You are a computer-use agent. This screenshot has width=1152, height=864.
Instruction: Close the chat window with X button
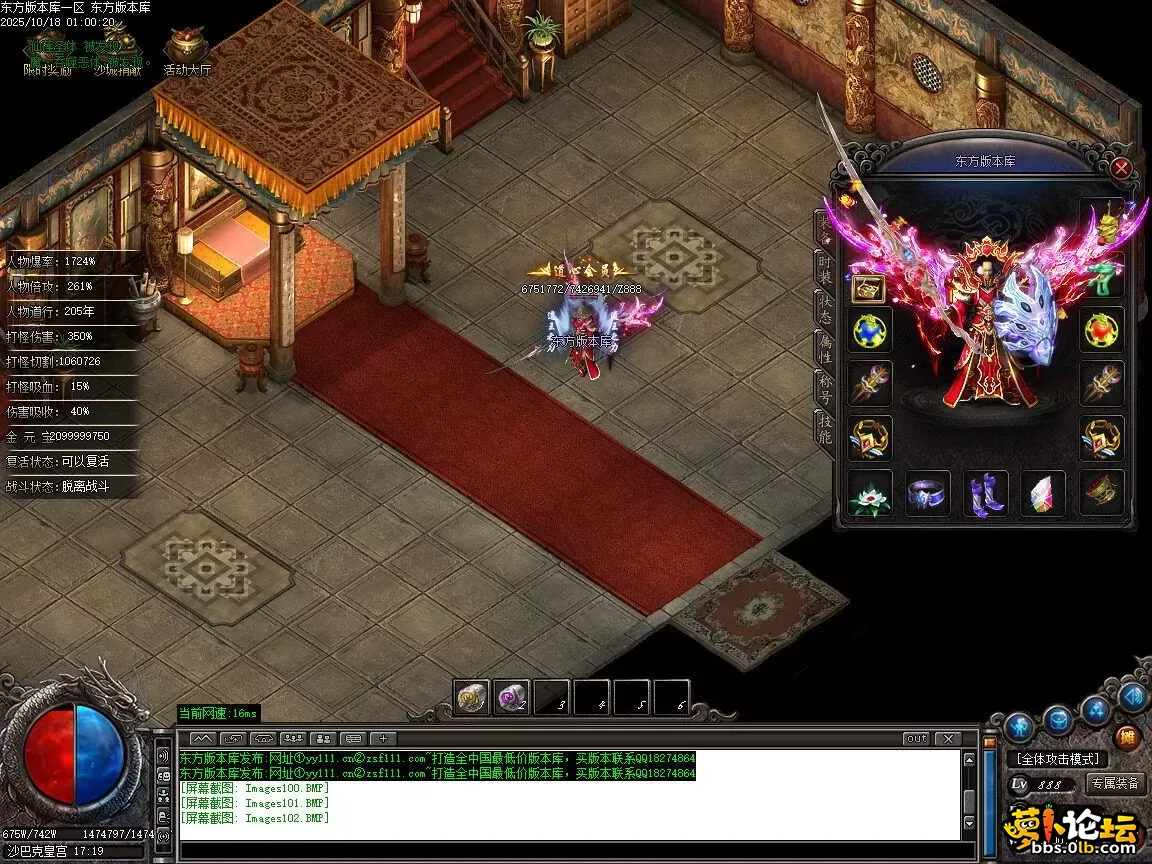pos(947,738)
